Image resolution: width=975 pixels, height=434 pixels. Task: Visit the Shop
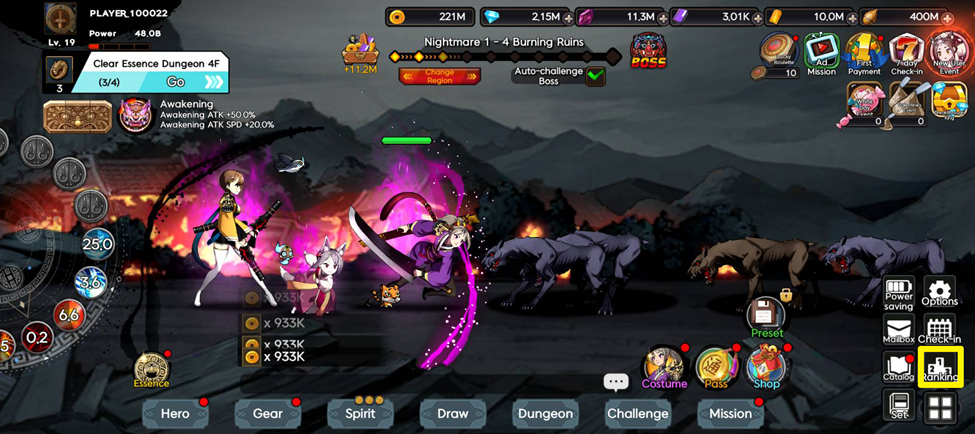[x=766, y=368]
